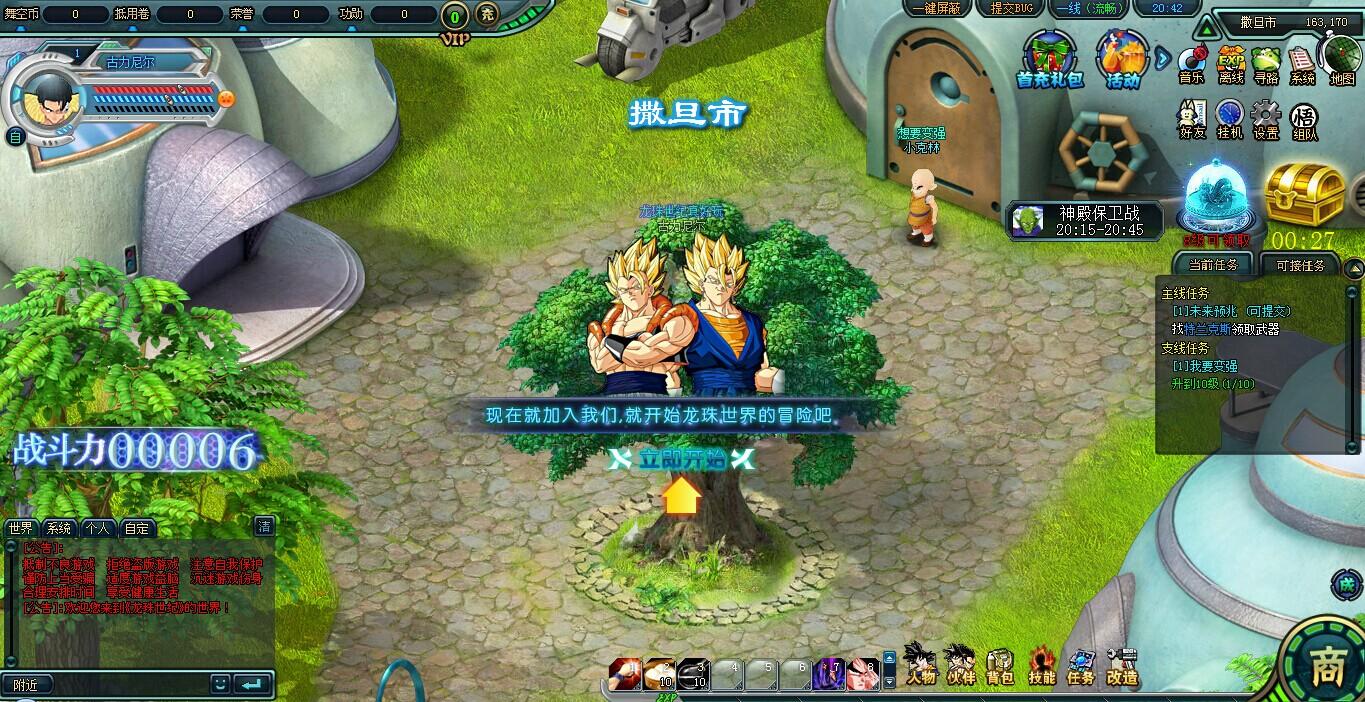Screen dimensions: 1365x702
Task: Switch chat to the 系统 tab
Action: point(59,528)
